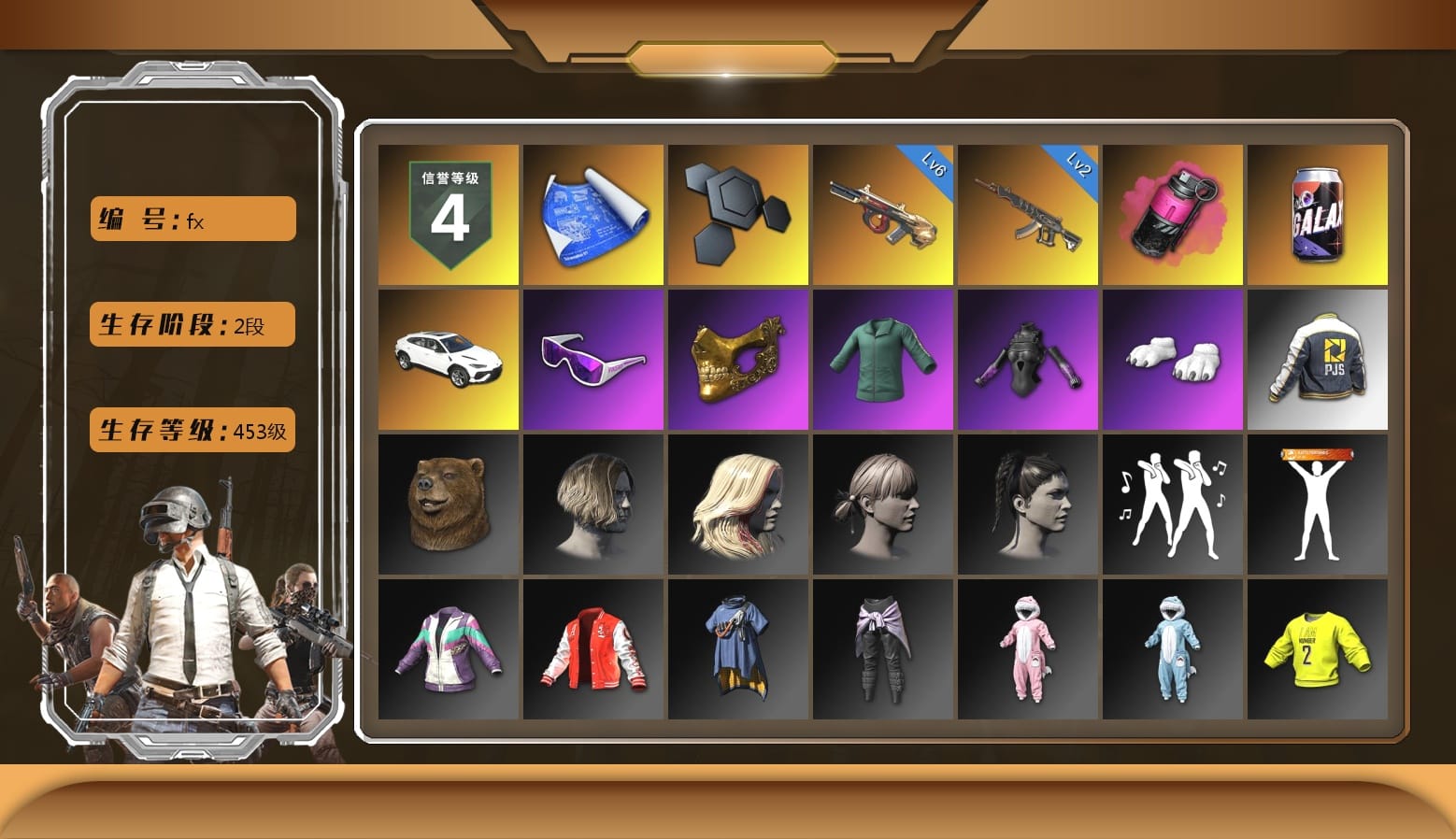Viewport: 1456px width, 839px height.
Task: Select the GALAX drink can item
Action: 1317,213
